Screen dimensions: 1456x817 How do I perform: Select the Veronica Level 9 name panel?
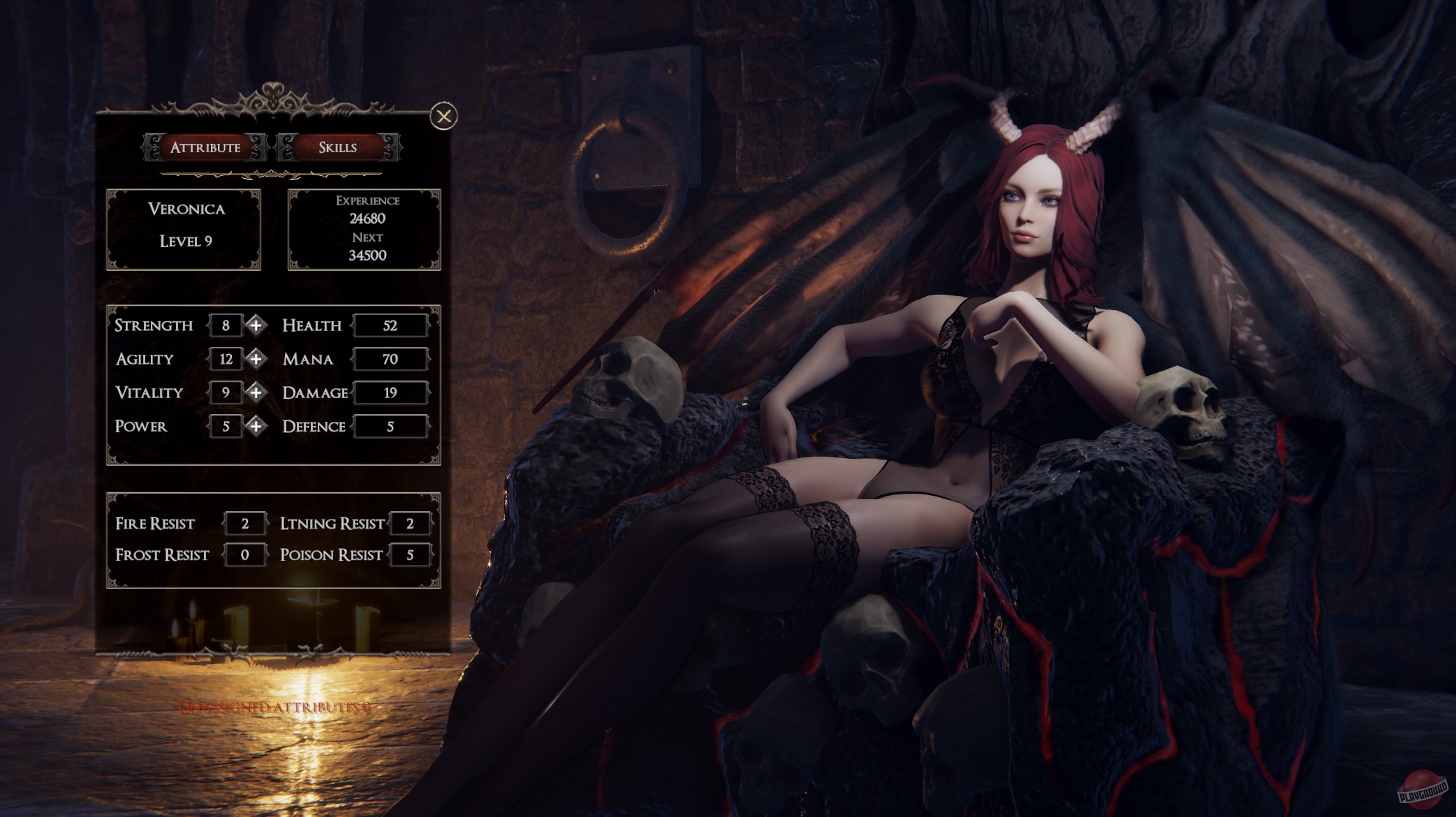[x=184, y=229]
